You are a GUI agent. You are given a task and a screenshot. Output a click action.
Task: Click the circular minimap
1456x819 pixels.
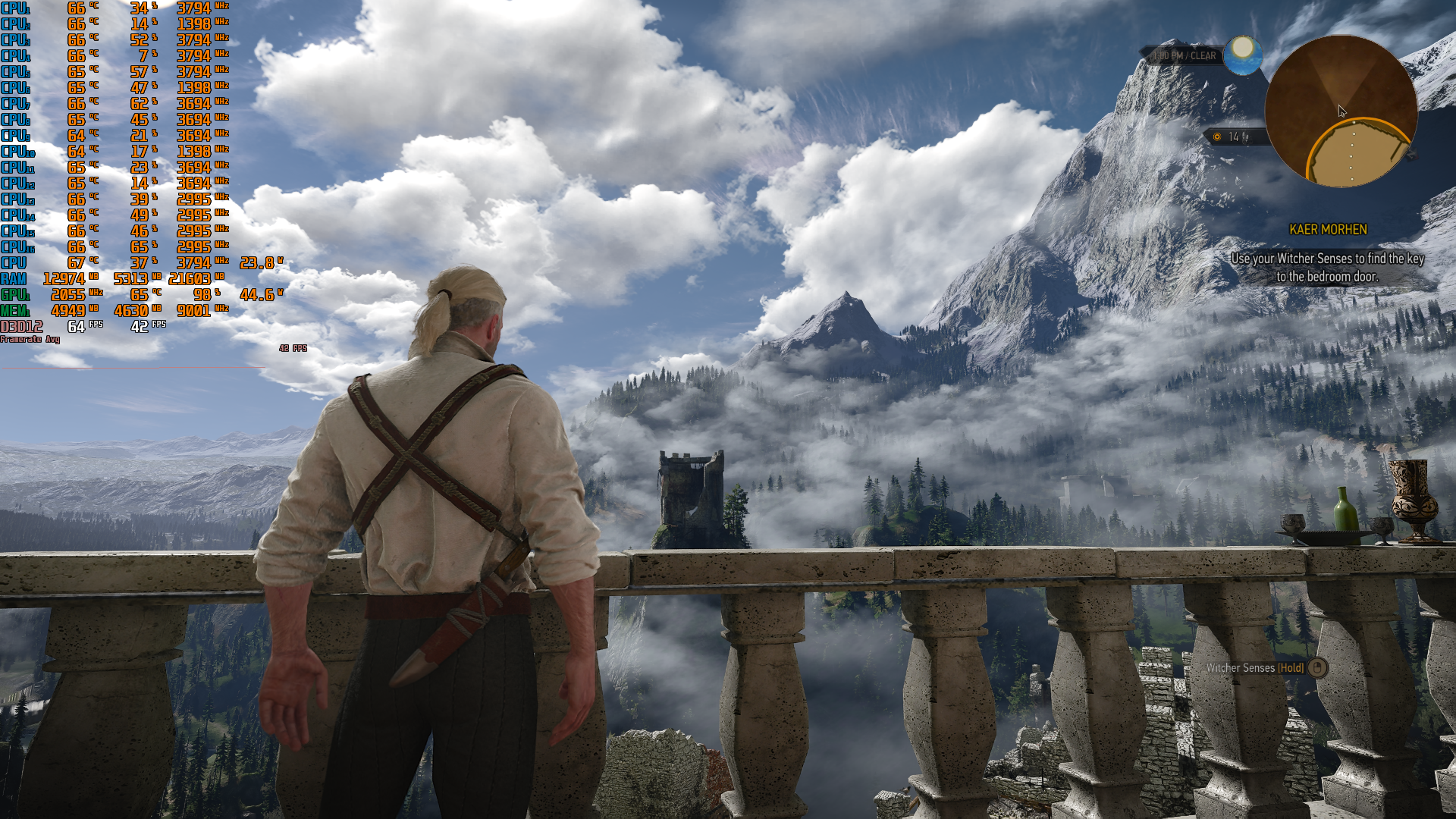click(x=1341, y=111)
